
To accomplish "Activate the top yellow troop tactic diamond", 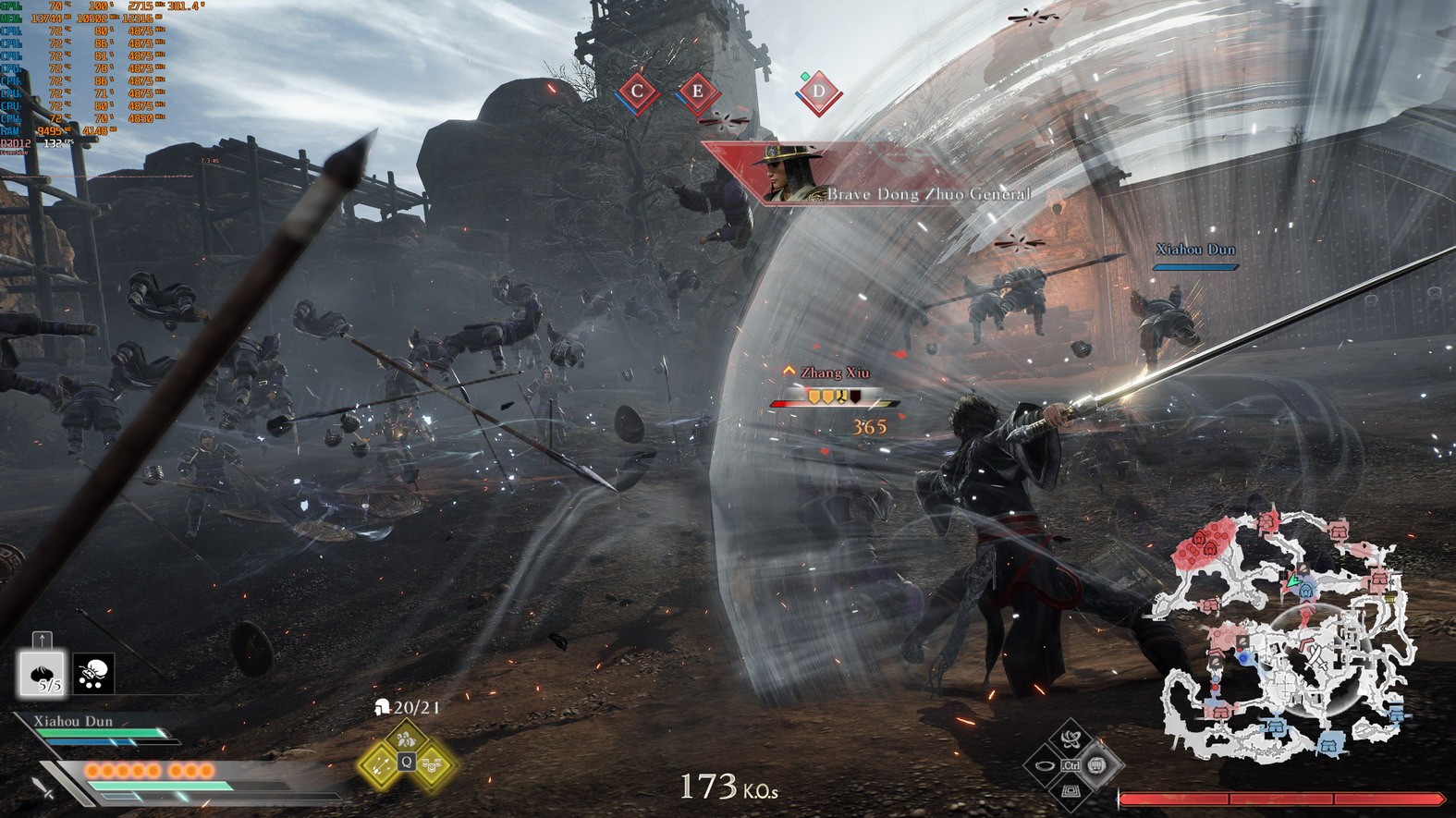I will click(x=406, y=739).
